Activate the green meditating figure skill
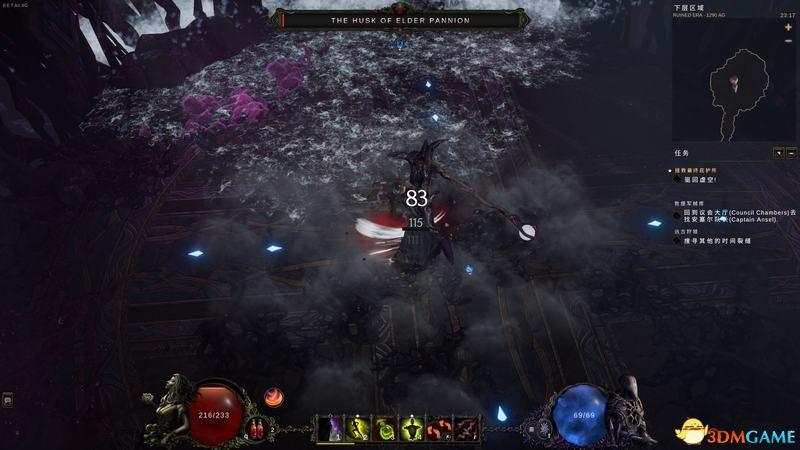800x450 pixels. pyautogui.click(x=412, y=429)
